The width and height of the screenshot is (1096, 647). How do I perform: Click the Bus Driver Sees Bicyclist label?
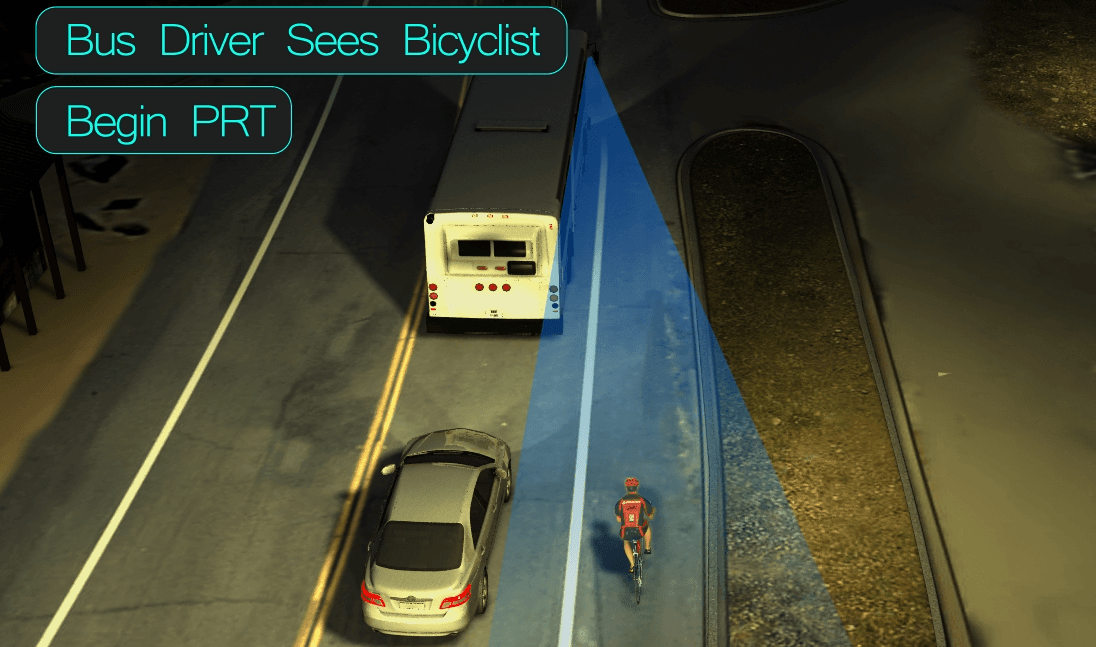coord(302,41)
